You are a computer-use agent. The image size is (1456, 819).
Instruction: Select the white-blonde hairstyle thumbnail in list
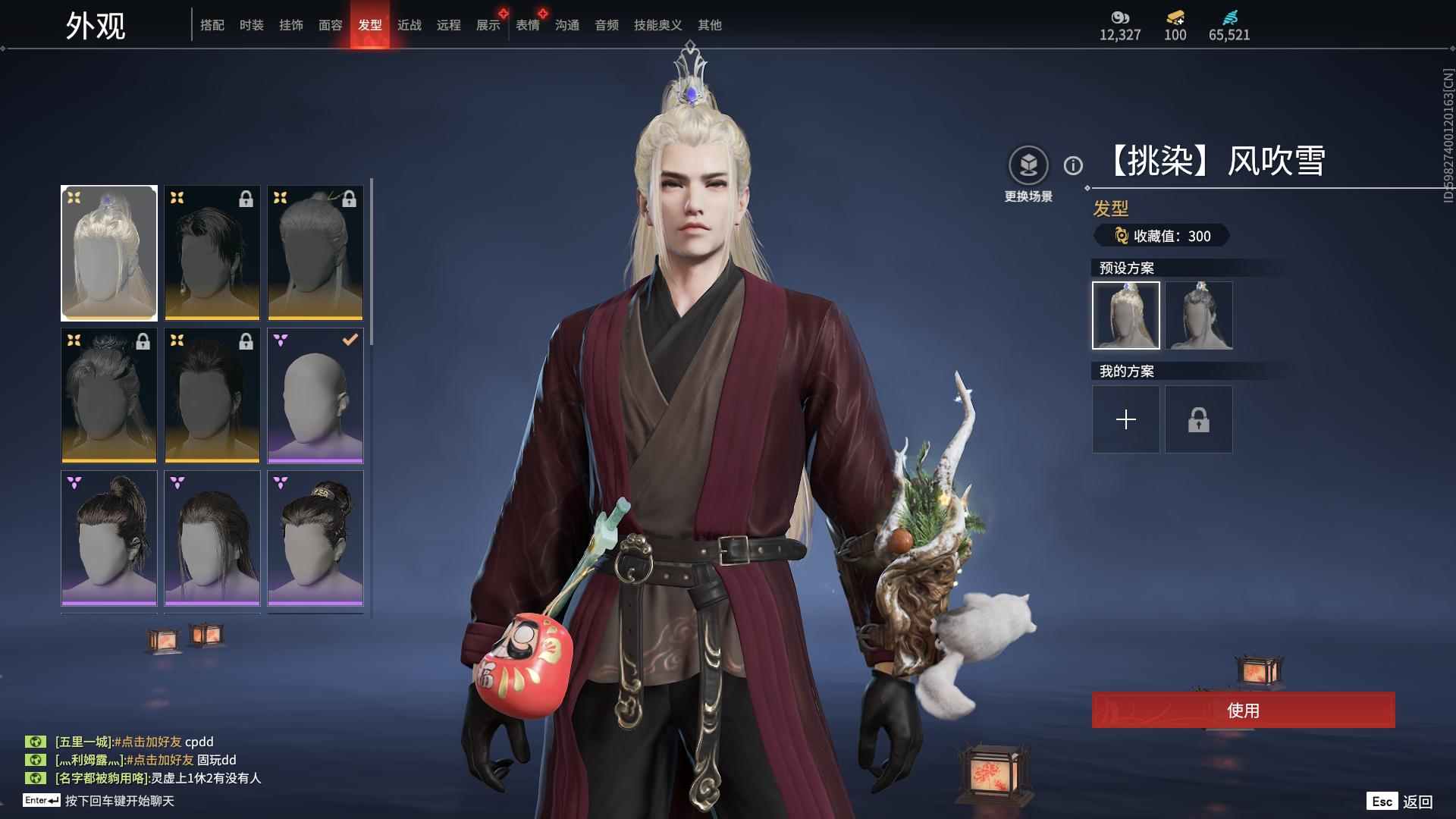tap(109, 253)
